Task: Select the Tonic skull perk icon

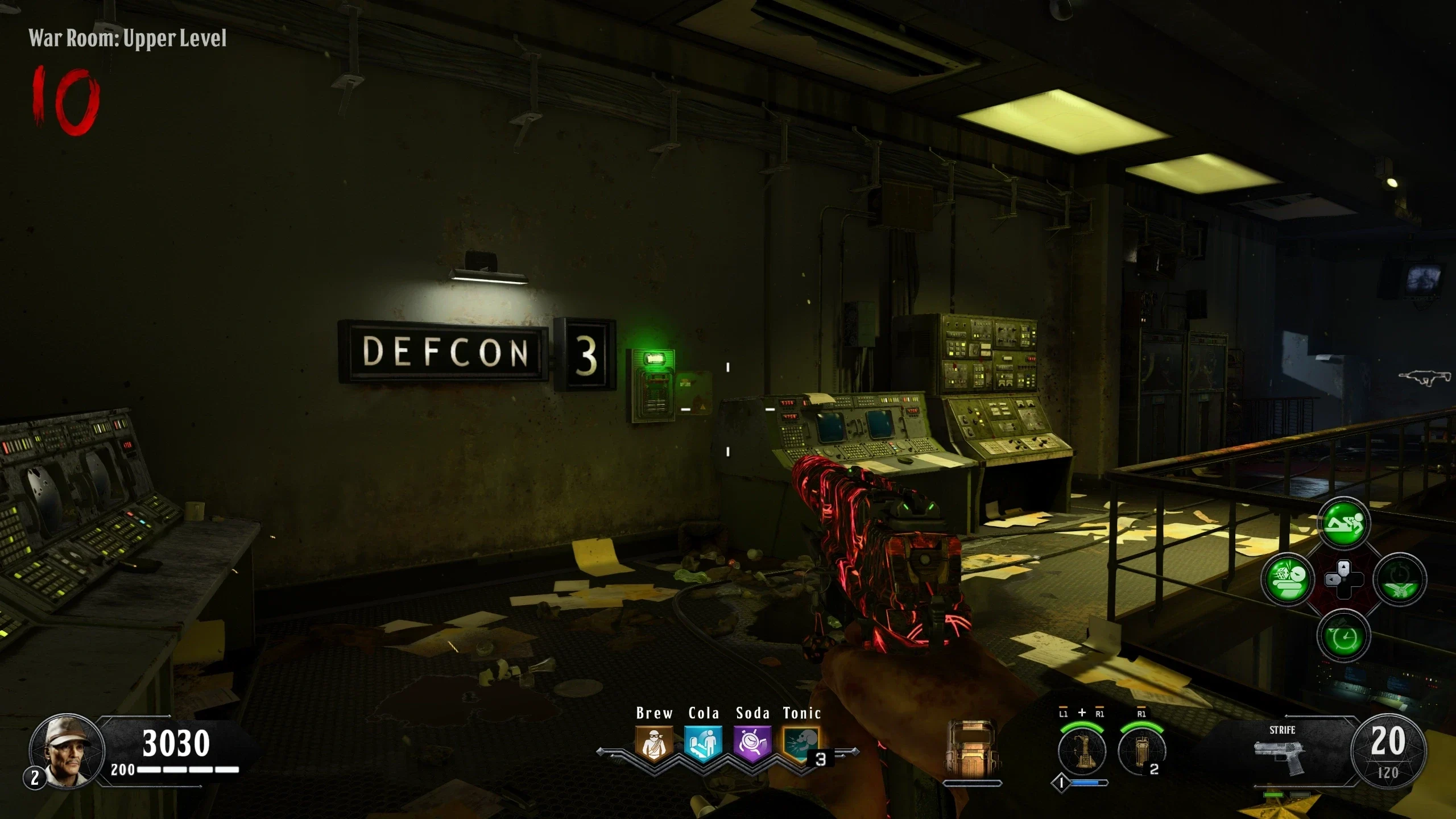Action: 801,744
